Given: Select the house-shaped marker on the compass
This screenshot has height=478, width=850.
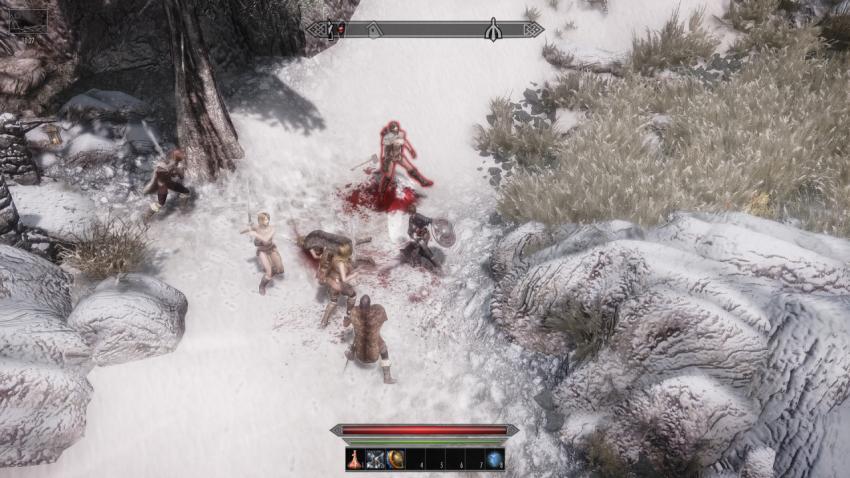Looking at the screenshot, I should pyautogui.click(x=374, y=30).
